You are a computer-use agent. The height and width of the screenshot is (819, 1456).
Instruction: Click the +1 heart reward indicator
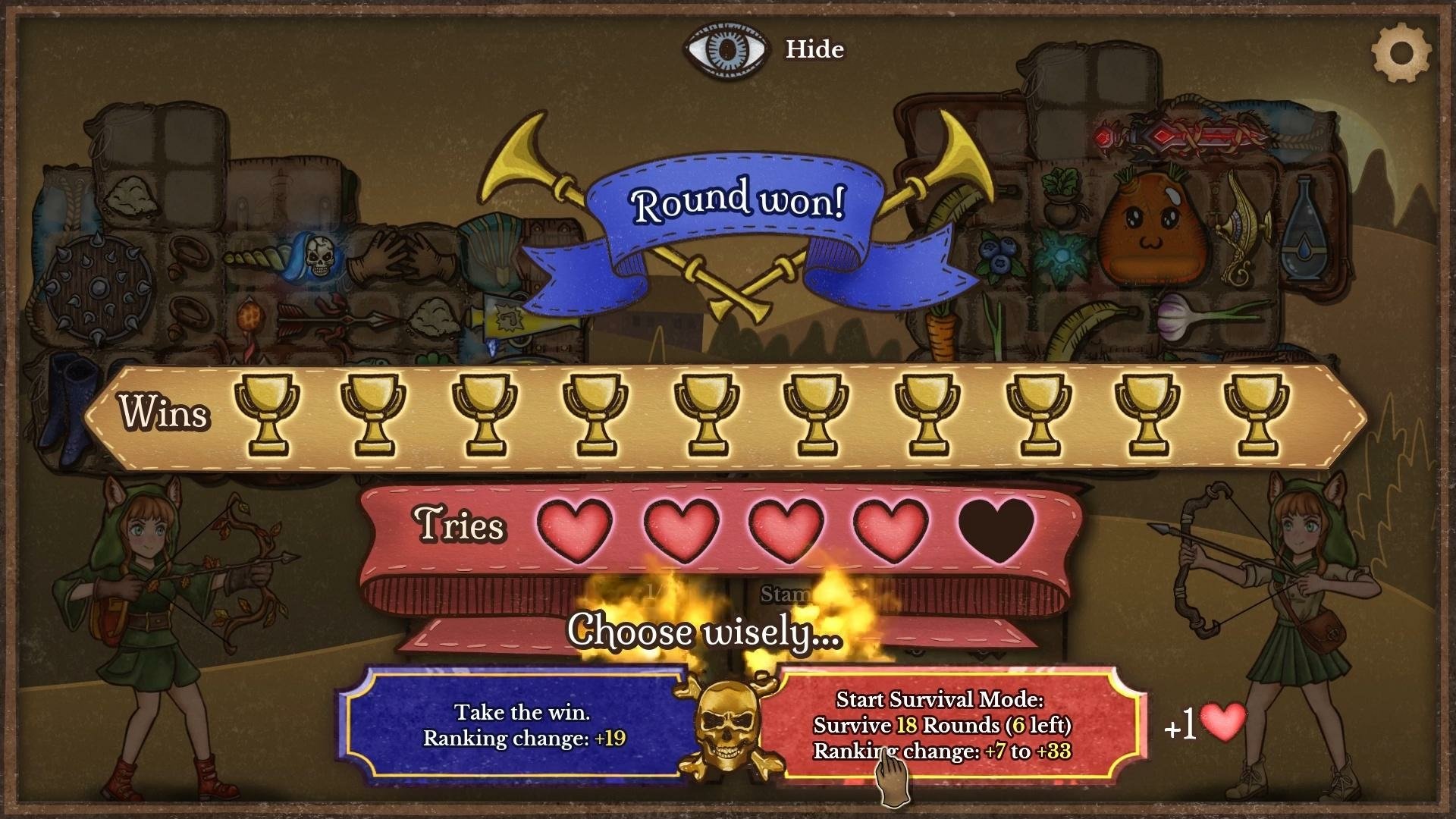pos(1204,722)
